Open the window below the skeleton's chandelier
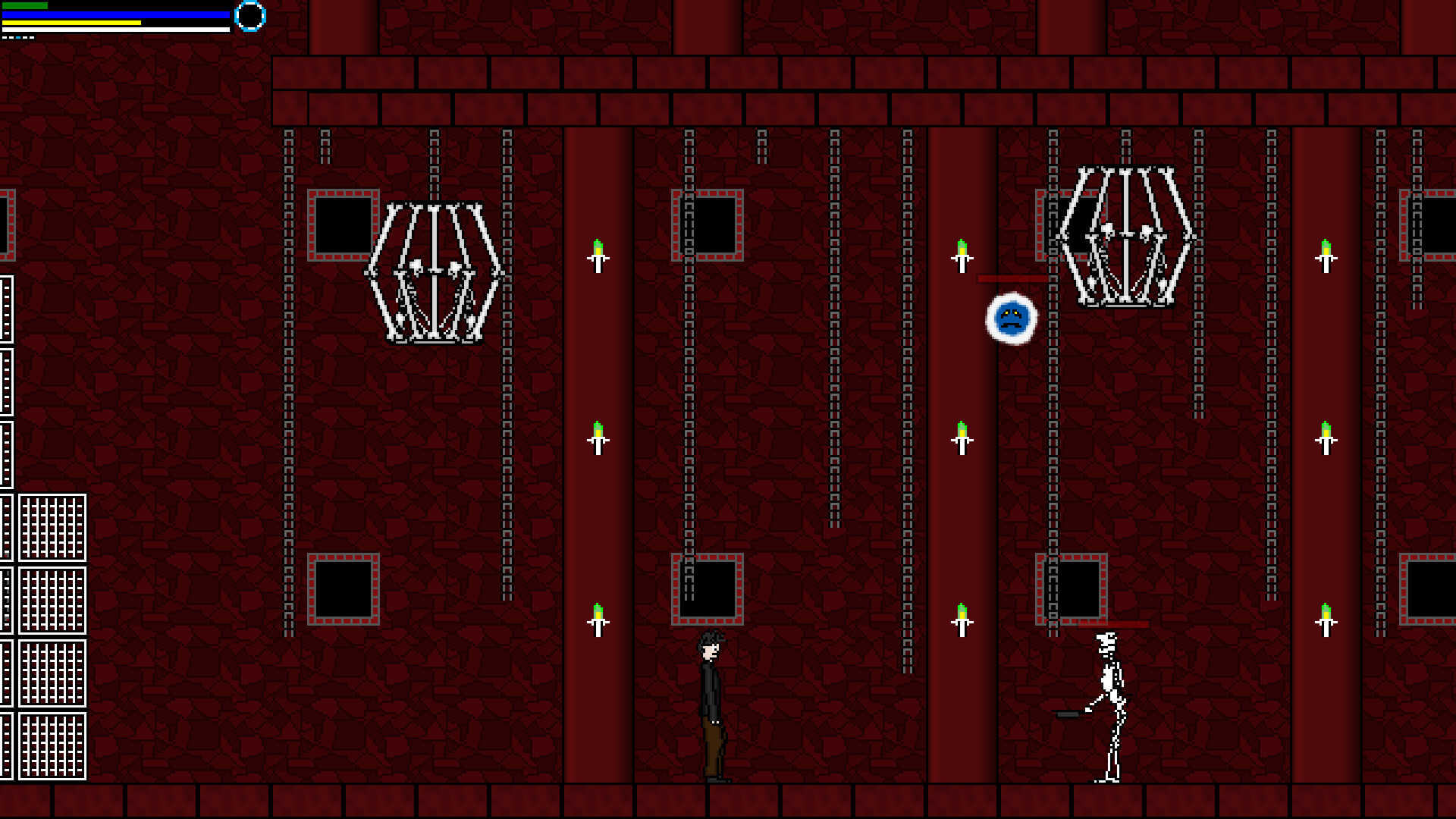 tap(1071, 588)
